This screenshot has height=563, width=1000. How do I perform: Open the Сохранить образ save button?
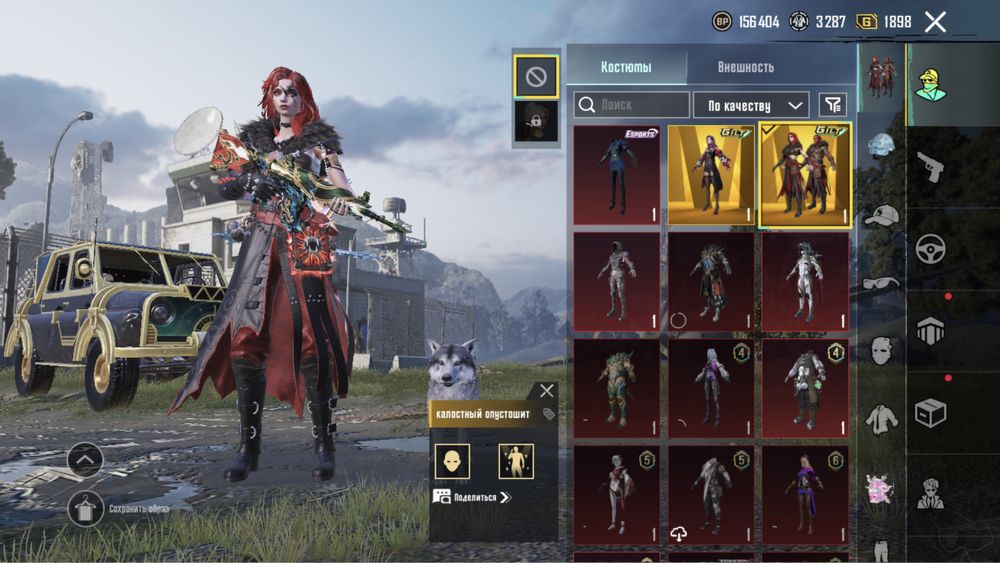coord(85,507)
